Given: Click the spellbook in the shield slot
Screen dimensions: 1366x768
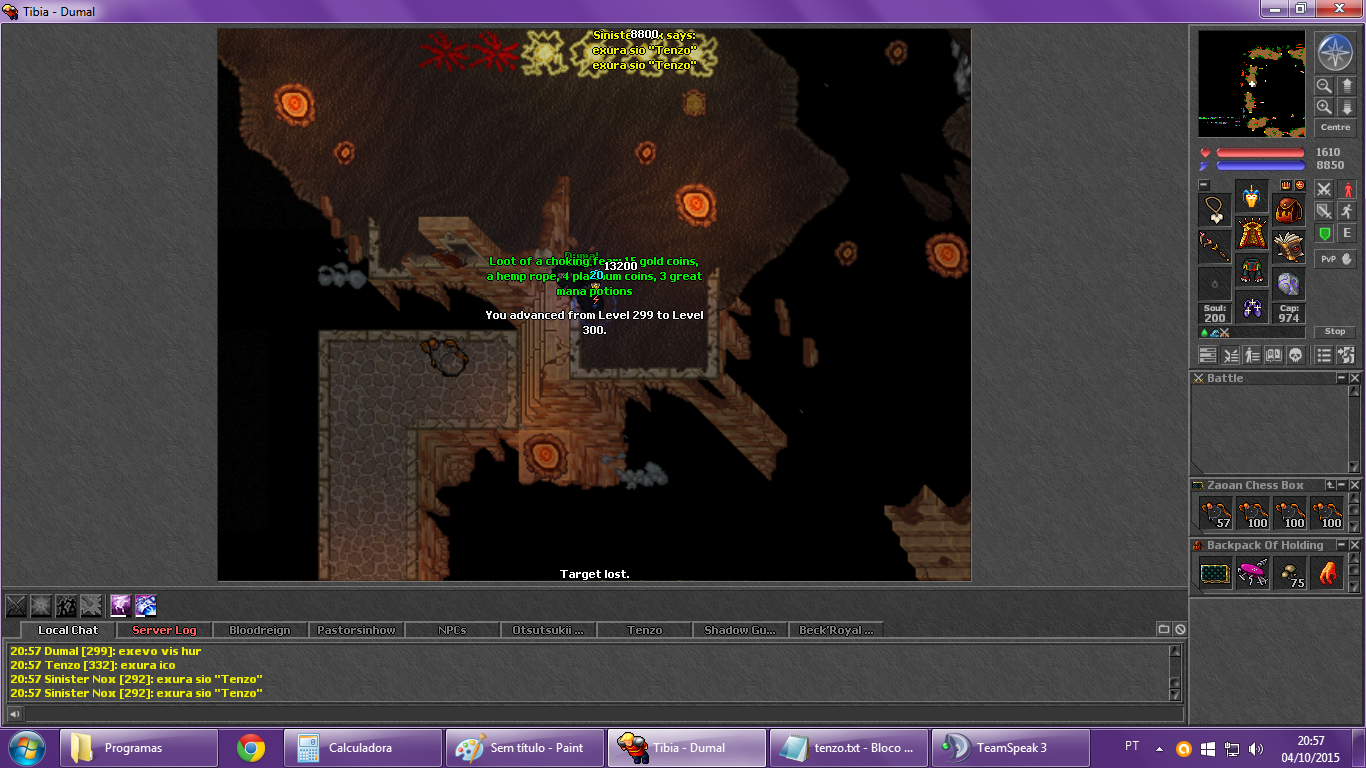Looking at the screenshot, I should click(x=1289, y=247).
